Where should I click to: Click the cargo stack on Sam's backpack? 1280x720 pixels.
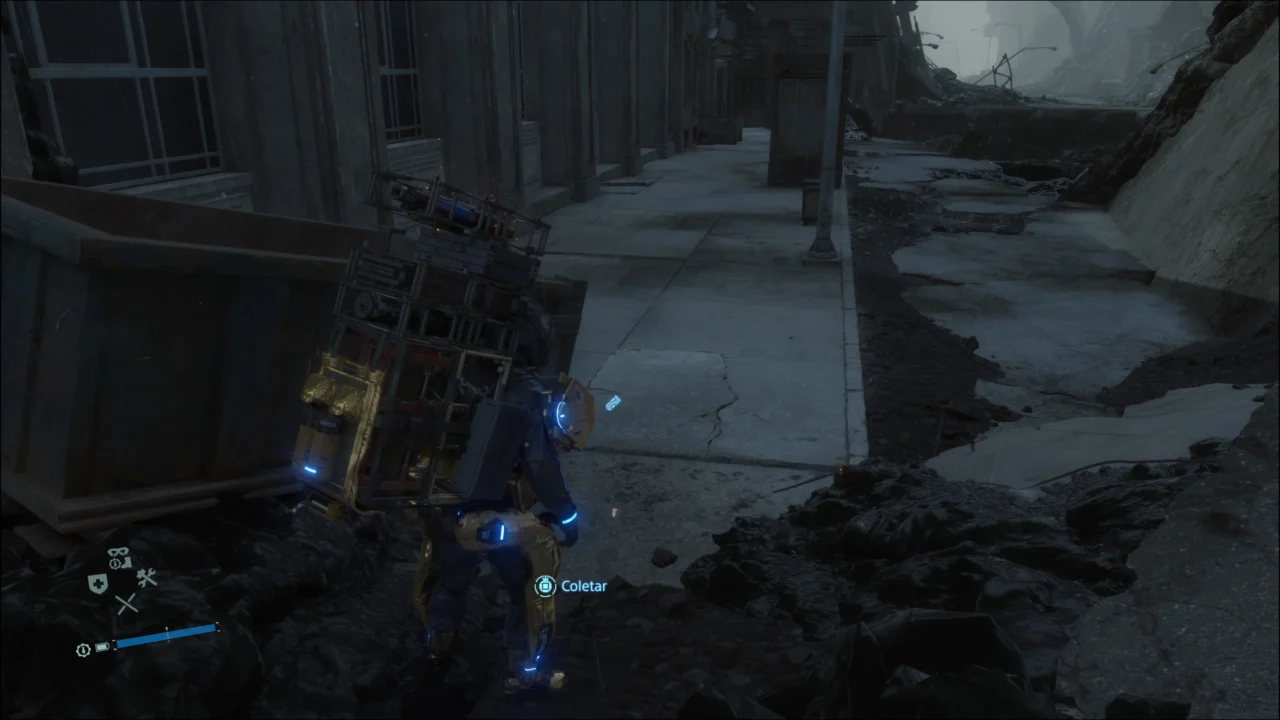(x=430, y=320)
